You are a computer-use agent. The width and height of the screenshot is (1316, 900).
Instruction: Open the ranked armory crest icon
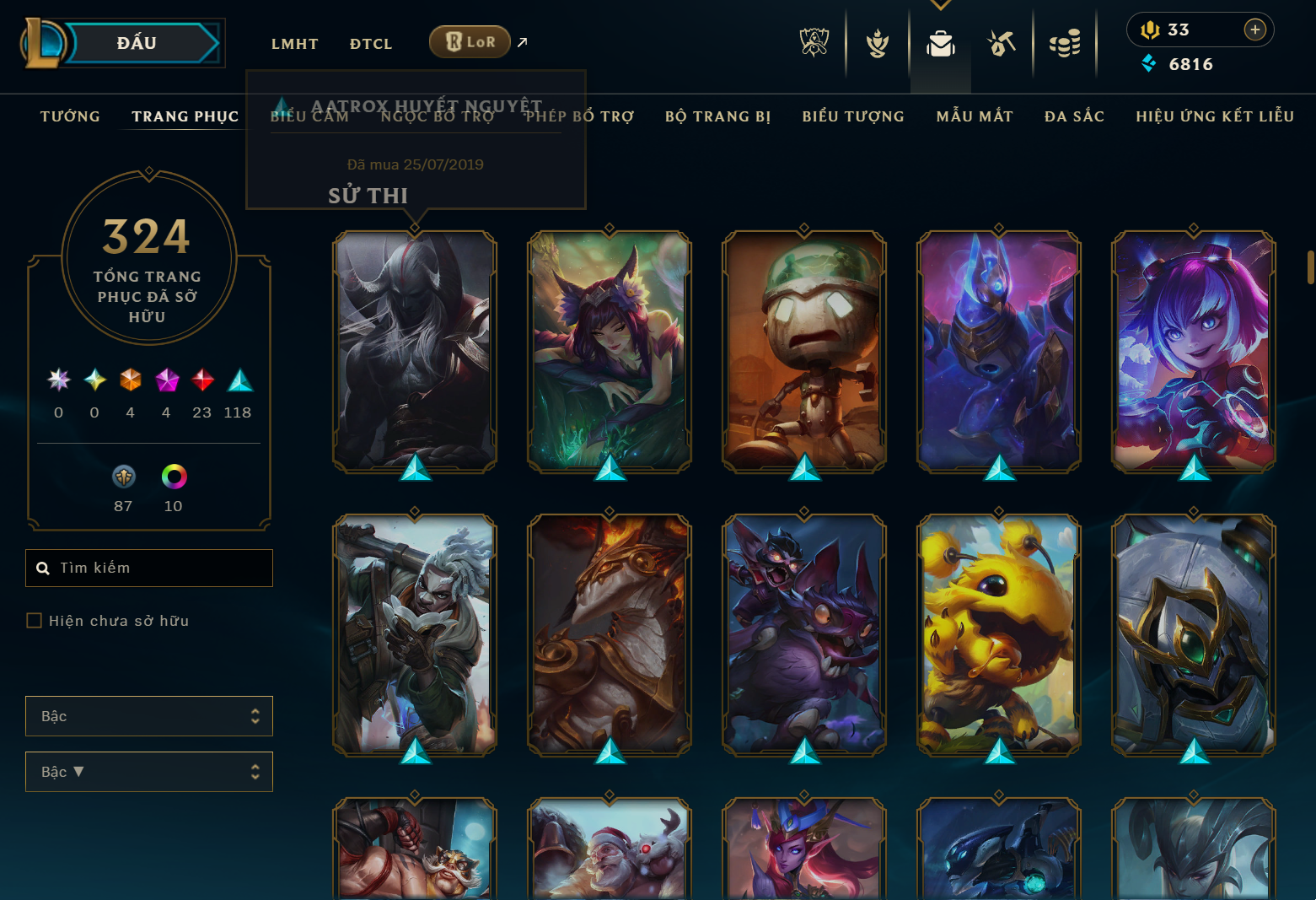pos(877,44)
